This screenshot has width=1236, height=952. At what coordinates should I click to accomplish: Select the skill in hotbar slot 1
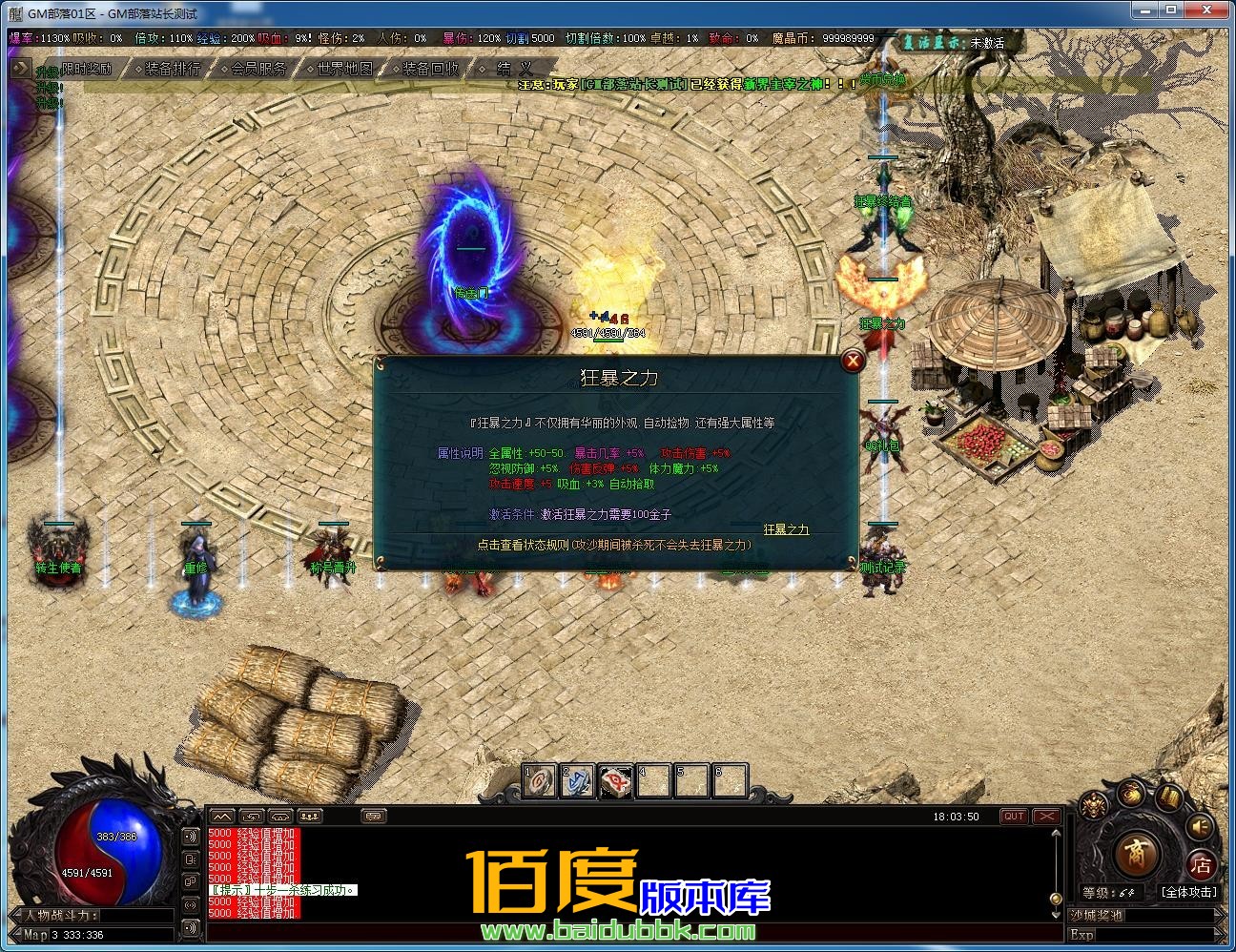539,781
